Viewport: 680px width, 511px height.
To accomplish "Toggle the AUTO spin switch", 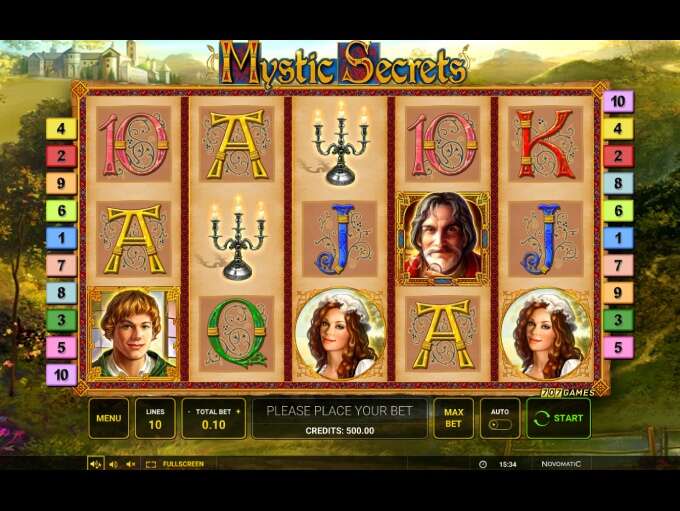I will pyautogui.click(x=500, y=424).
